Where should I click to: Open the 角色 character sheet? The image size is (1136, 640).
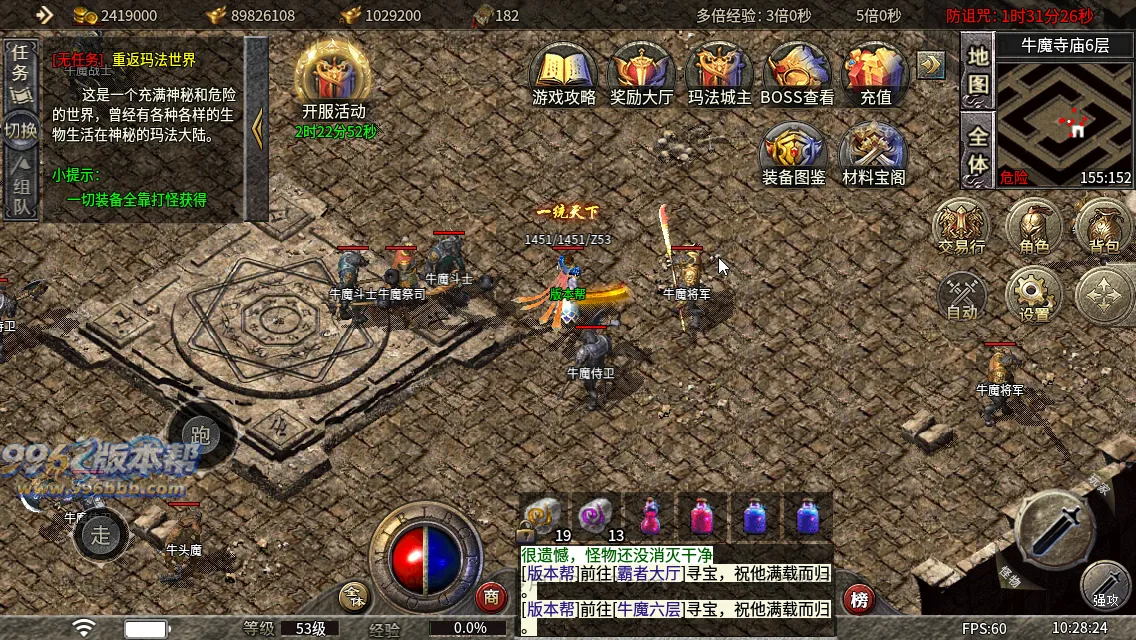(x=1034, y=225)
